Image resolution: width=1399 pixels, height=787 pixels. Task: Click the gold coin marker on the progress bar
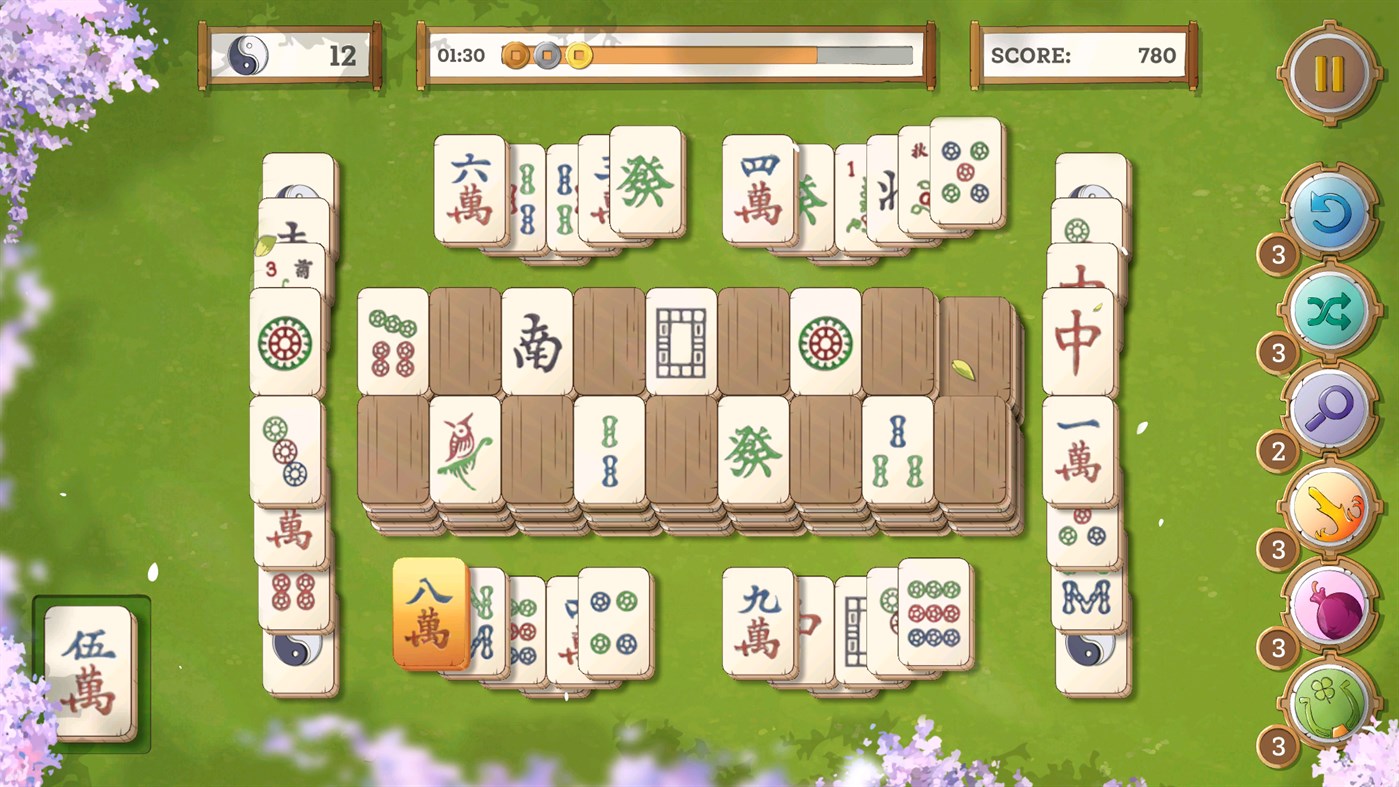coord(577,55)
